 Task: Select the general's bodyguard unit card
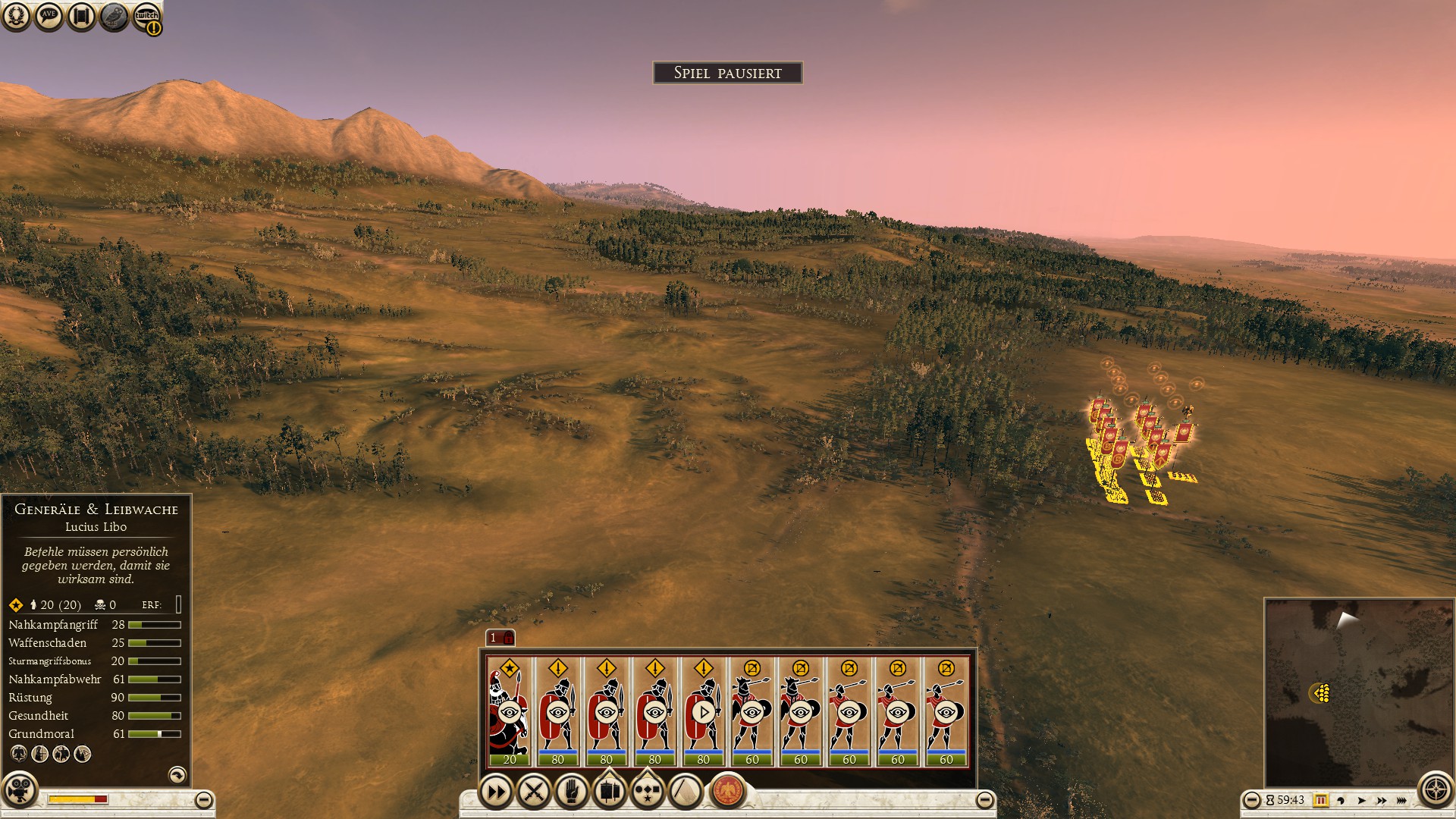coord(509,711)
